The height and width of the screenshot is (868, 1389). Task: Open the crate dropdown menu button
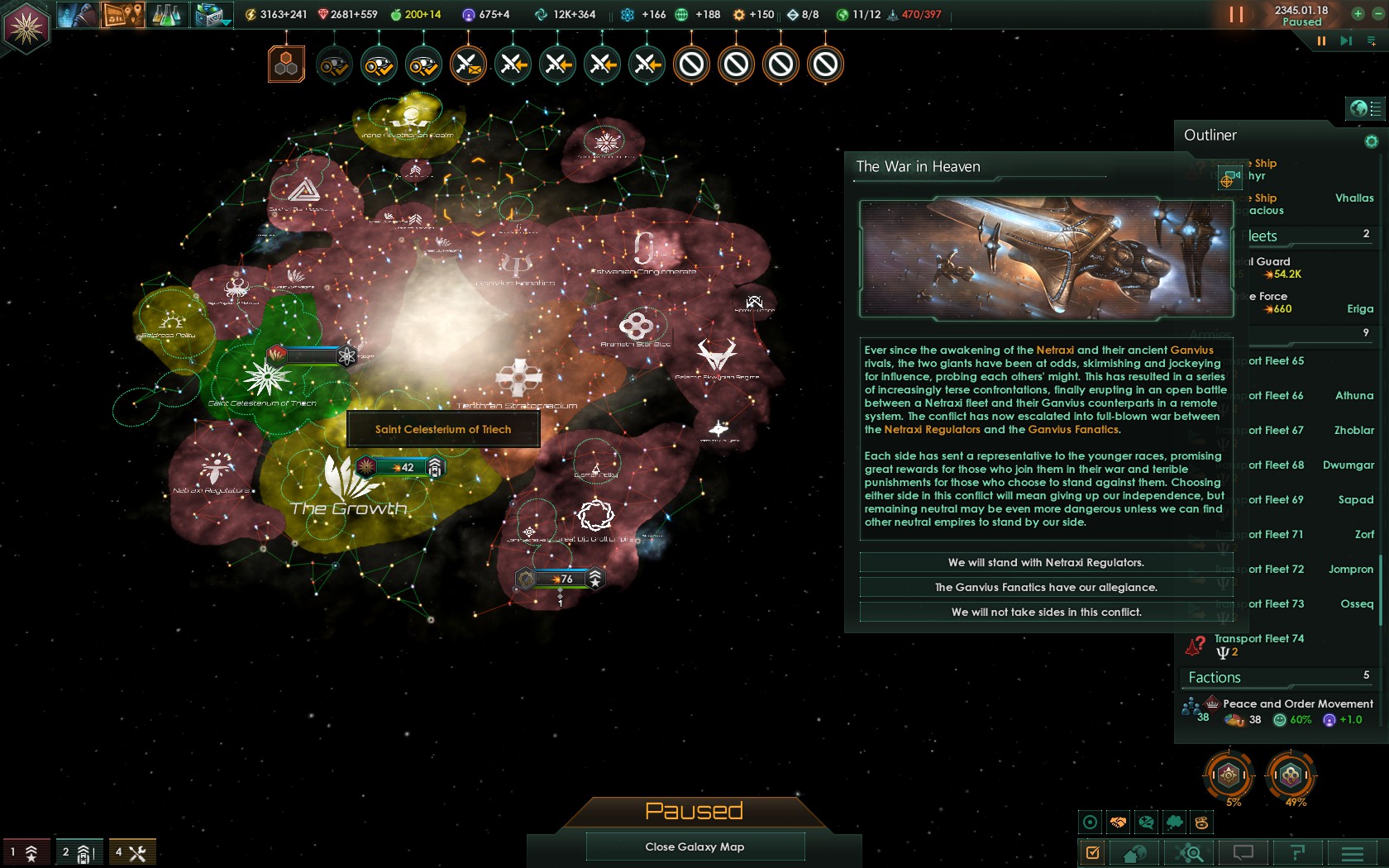click(x=212, y=15)
